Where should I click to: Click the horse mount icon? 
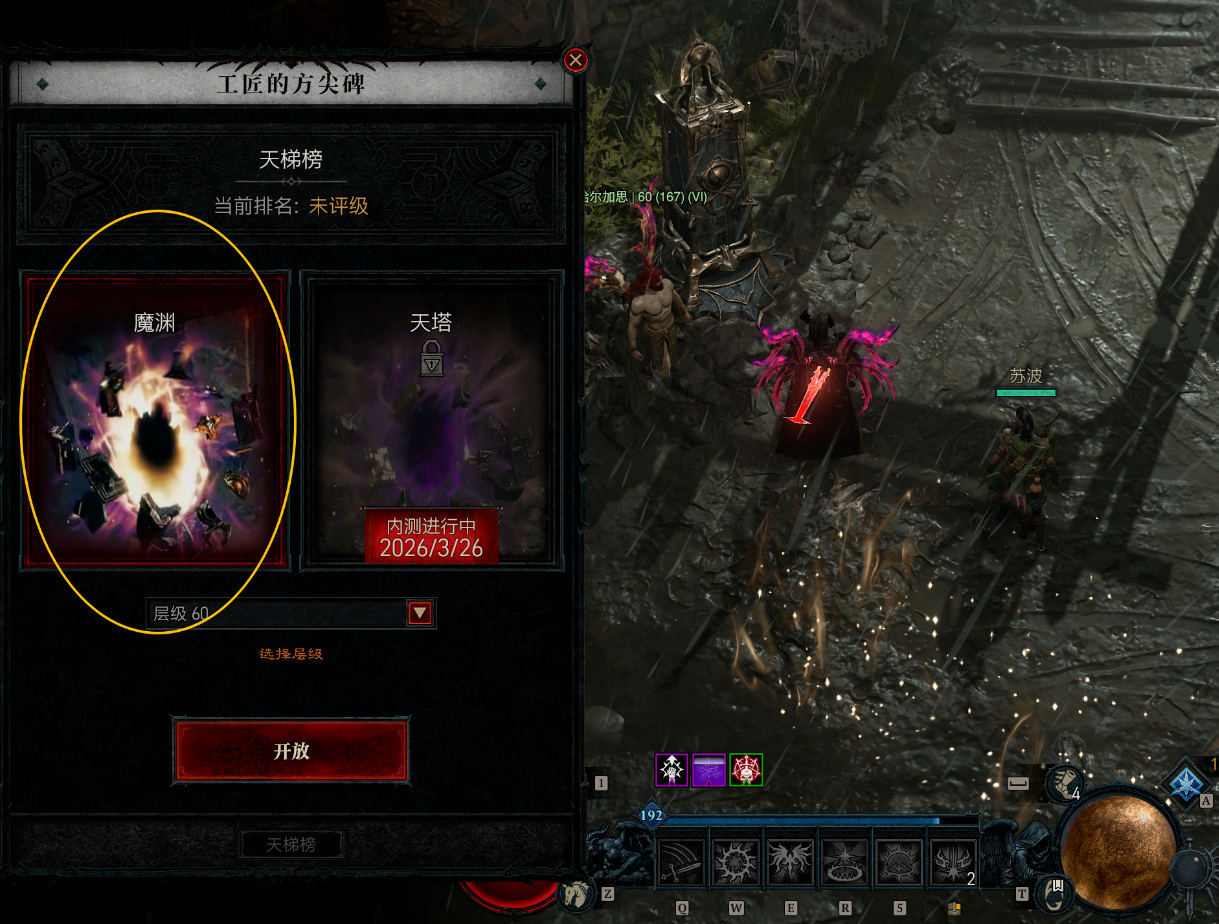(575, 891)
